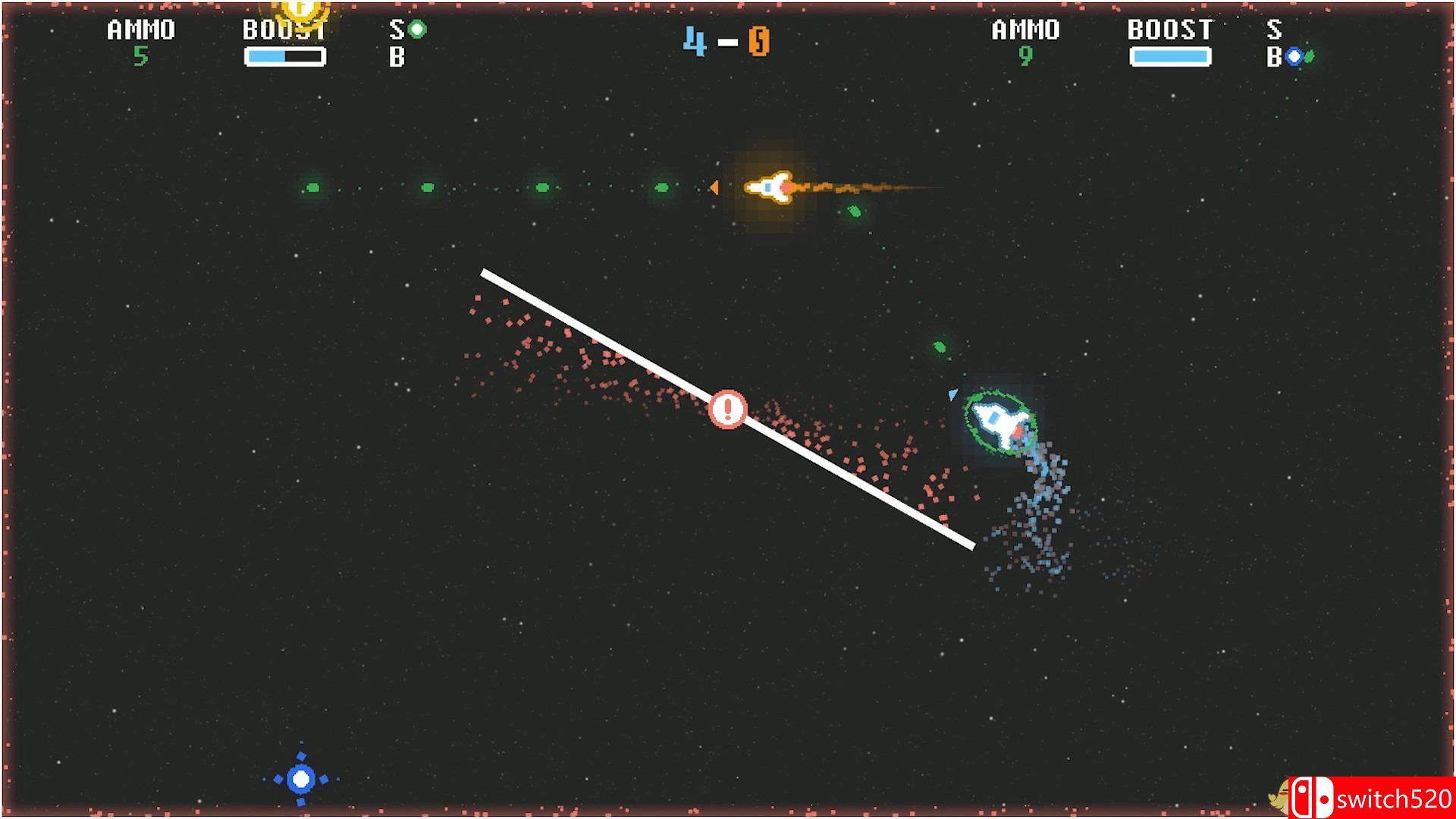Click the blue arrow indicator above blue ship
1456x819 pixels.
[x=952, y=394]
